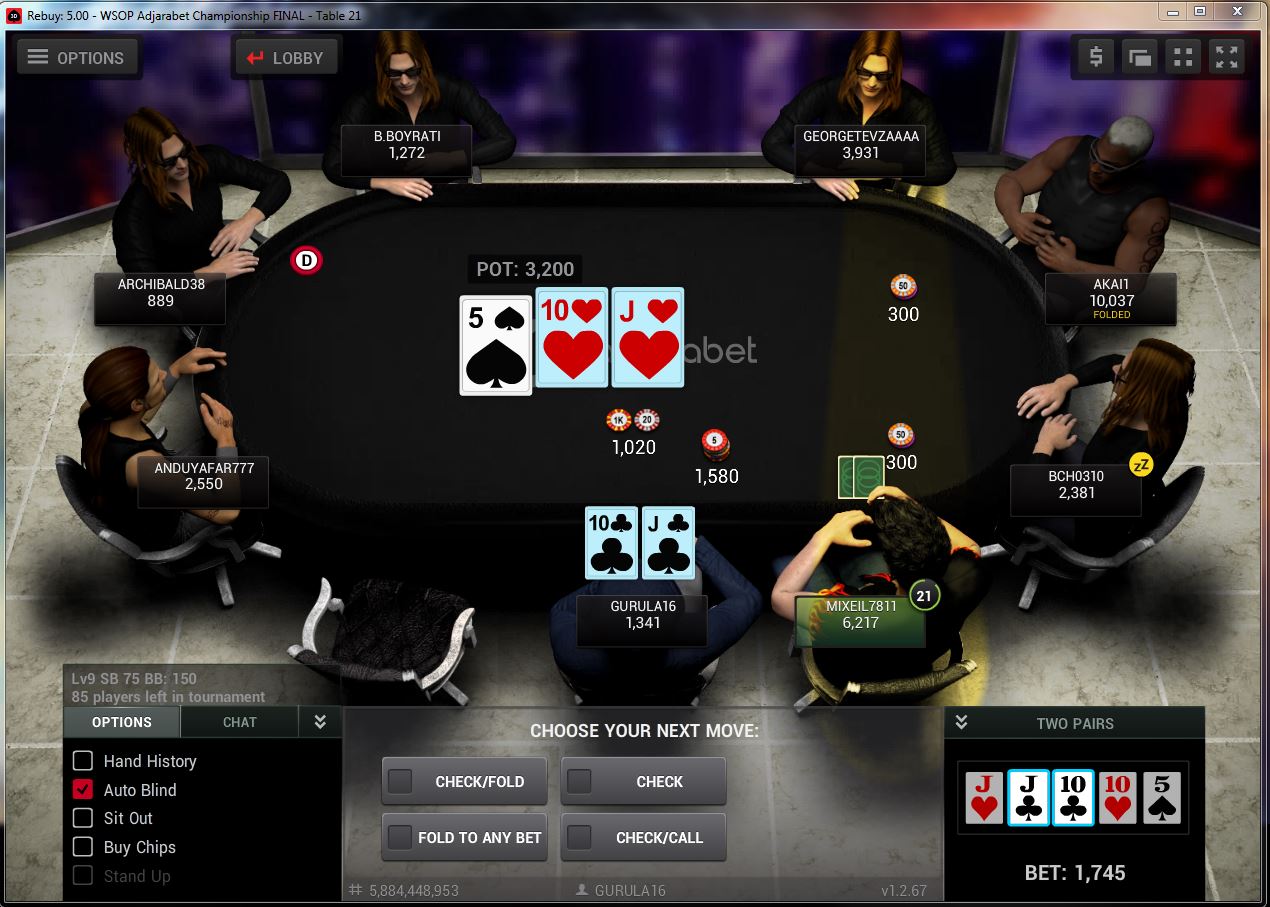This screenshot has width=1270, height=907.
Task: Collapse the options panel with double chevron
Action: 320,722
